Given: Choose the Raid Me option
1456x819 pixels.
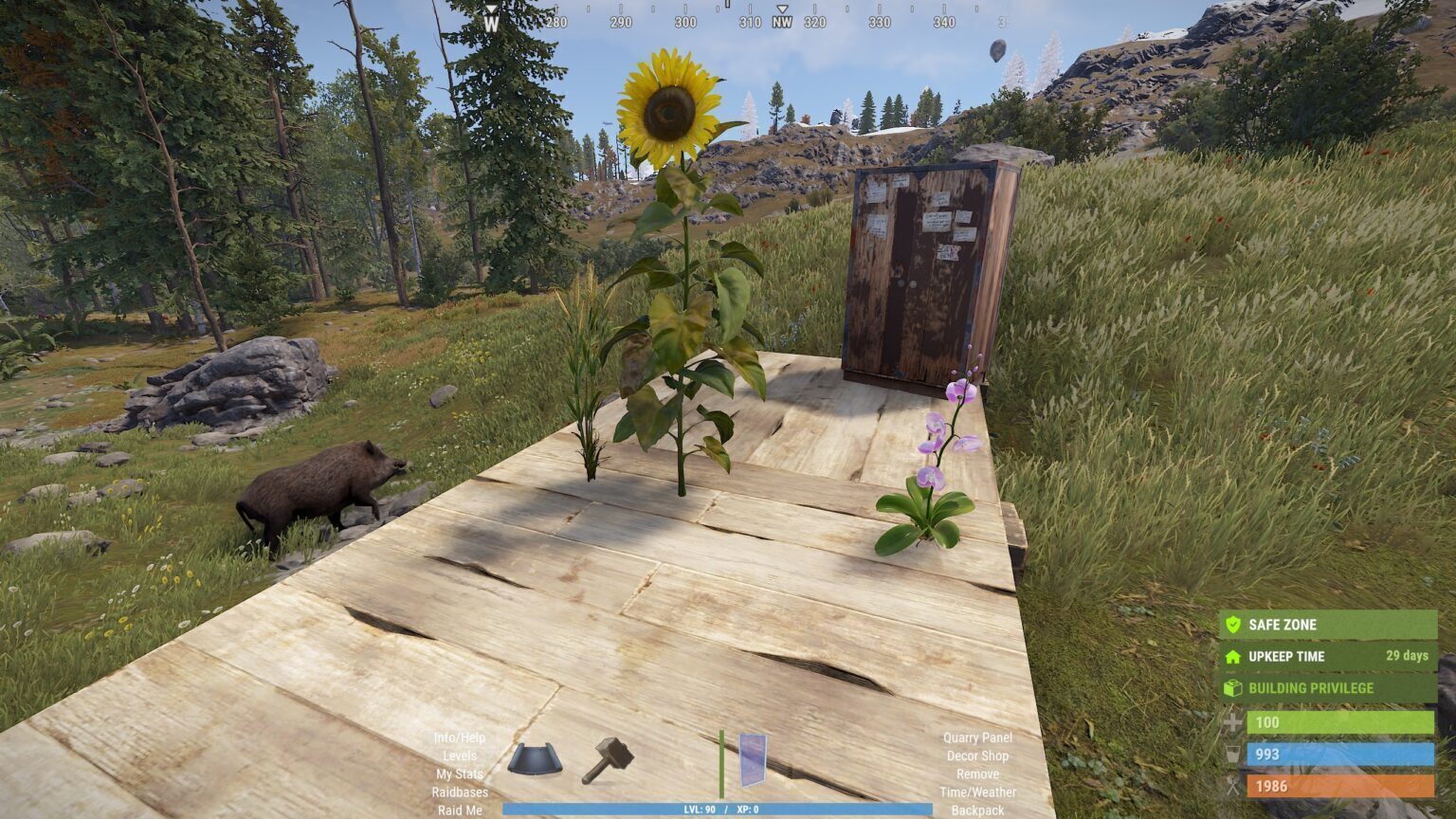Looking at the screenshot, I should coord(460,810).
